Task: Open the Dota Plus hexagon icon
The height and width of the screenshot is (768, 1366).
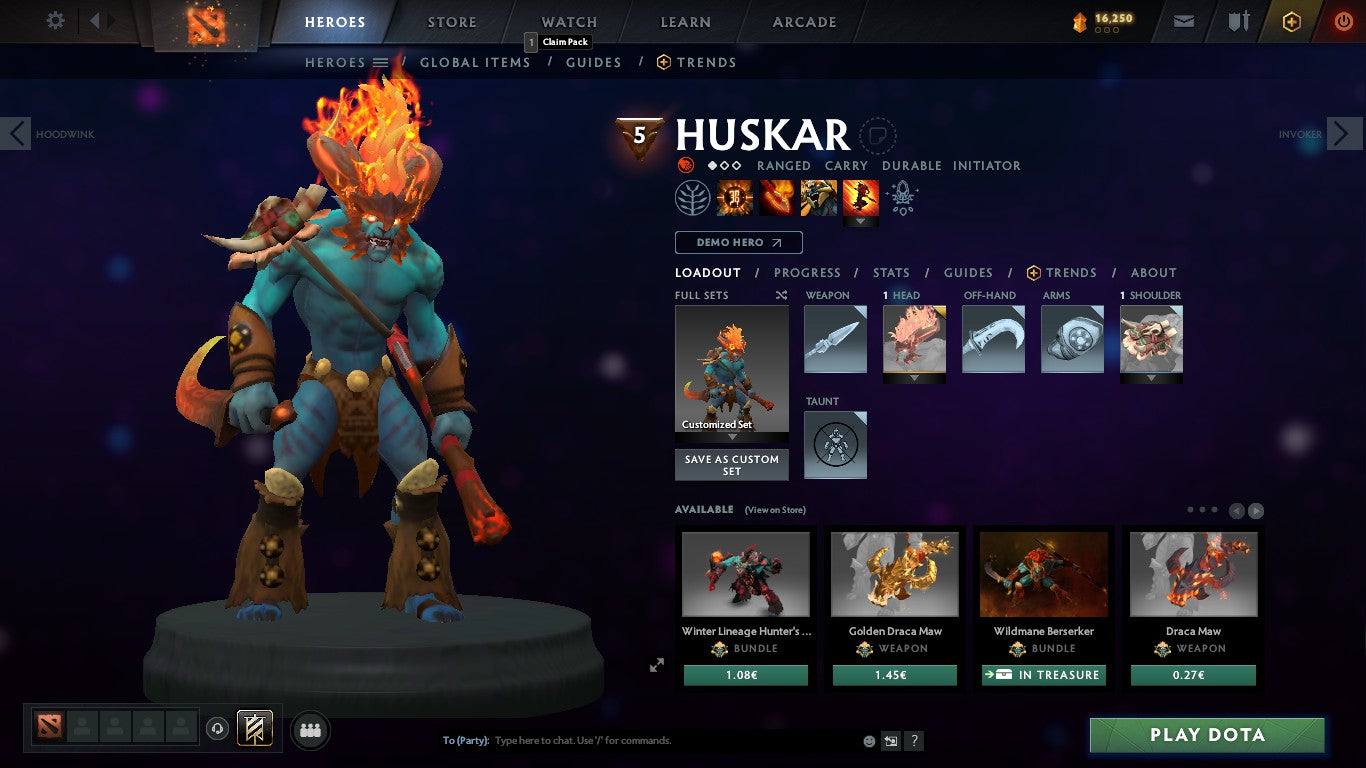Action: click(x=1290, y=20)
